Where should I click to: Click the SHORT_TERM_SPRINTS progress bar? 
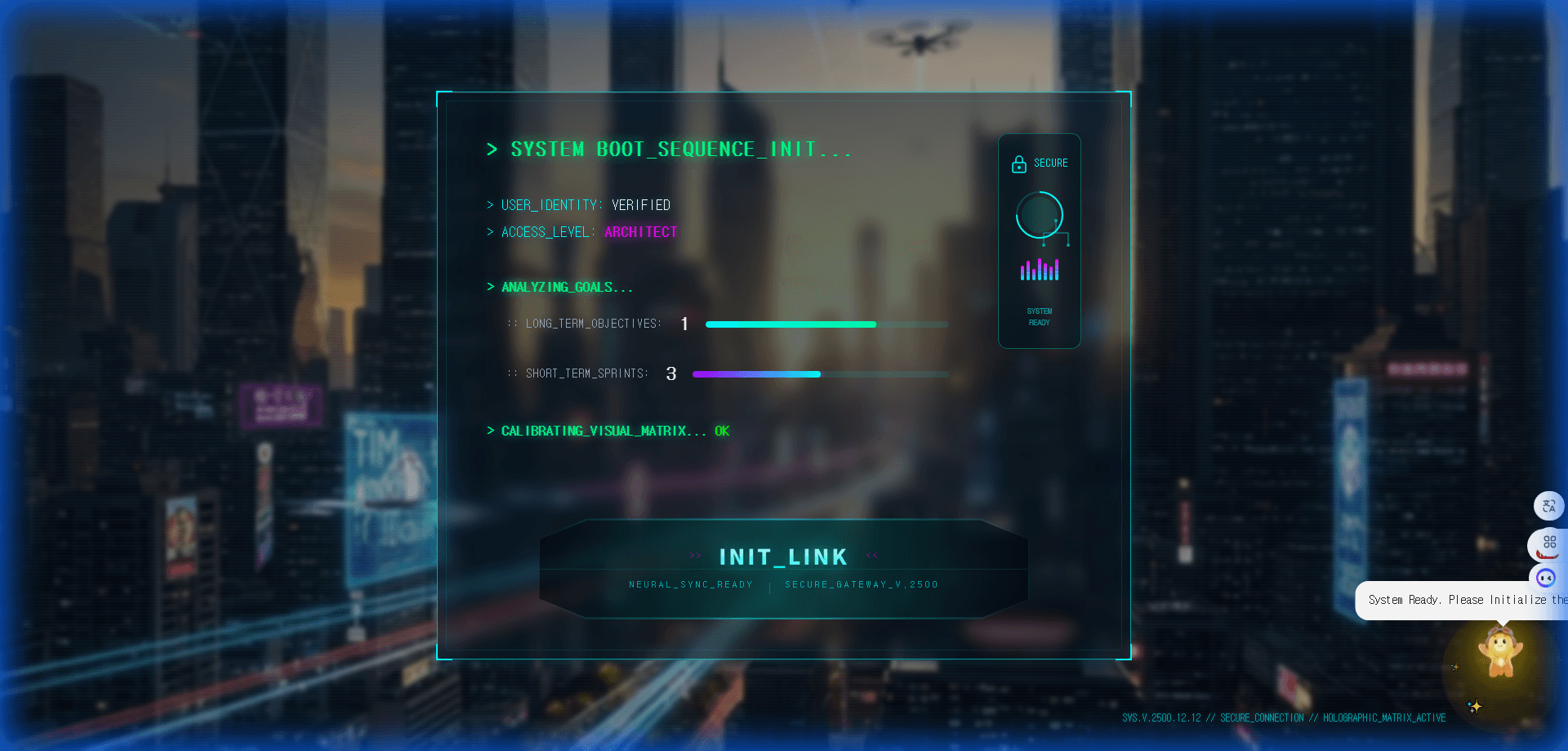820,374
